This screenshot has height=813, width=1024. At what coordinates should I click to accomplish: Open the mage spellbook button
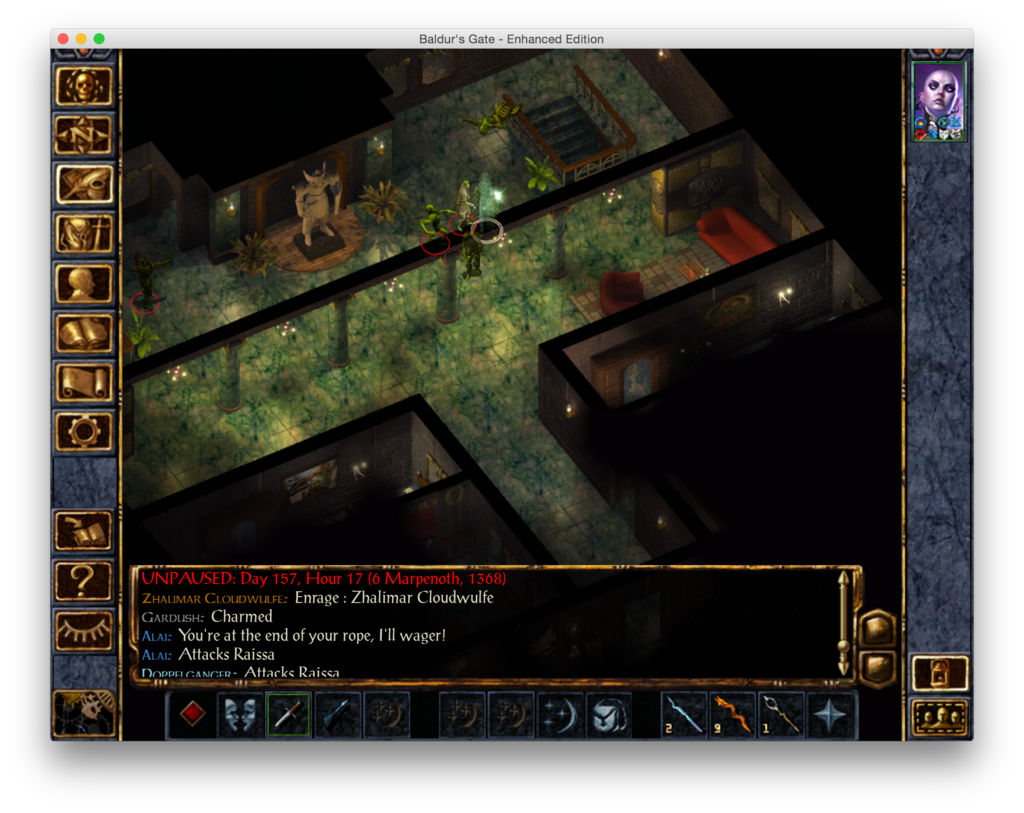[84, 333]
